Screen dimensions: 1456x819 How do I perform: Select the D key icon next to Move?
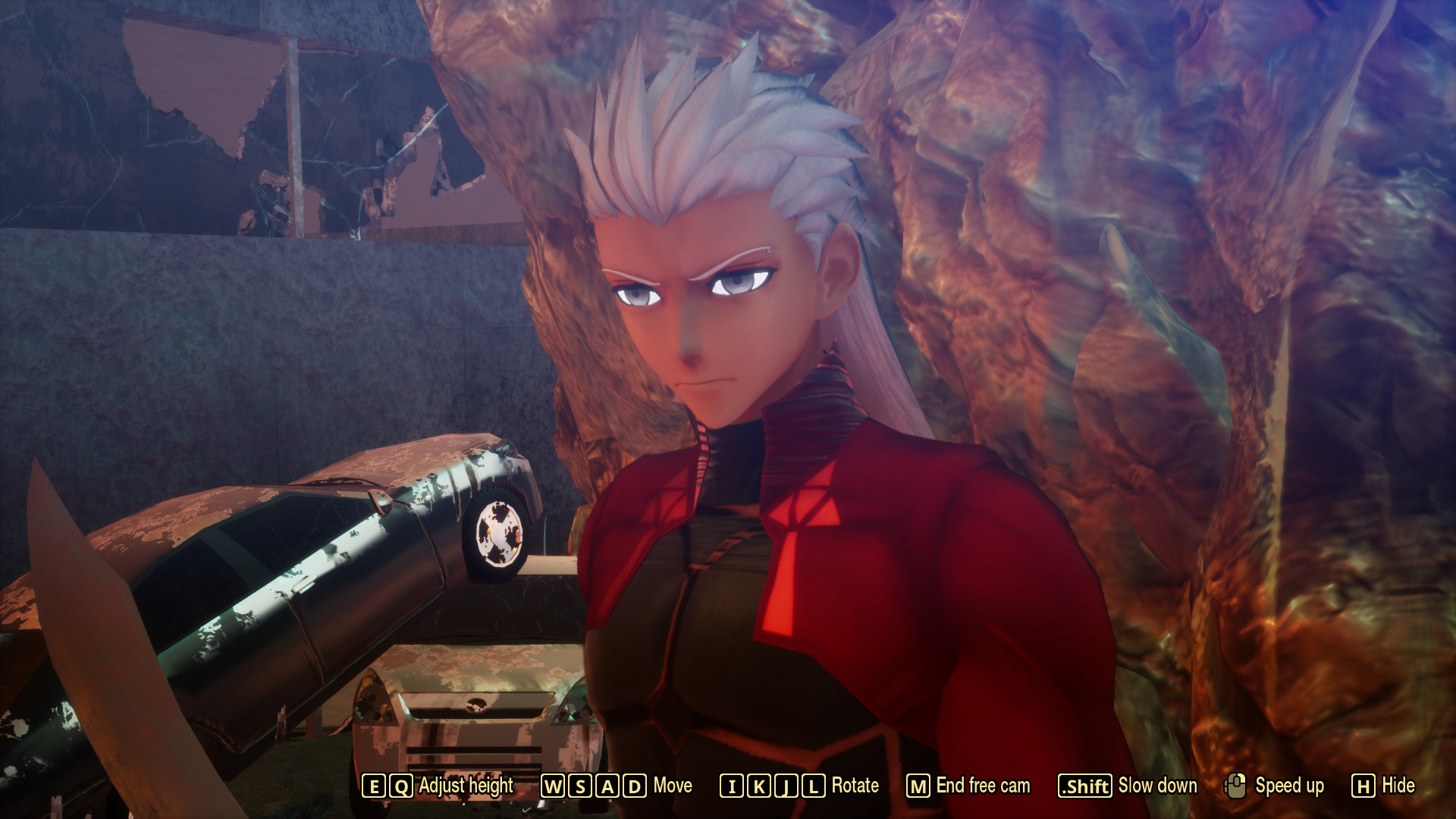tap(632, 787)
